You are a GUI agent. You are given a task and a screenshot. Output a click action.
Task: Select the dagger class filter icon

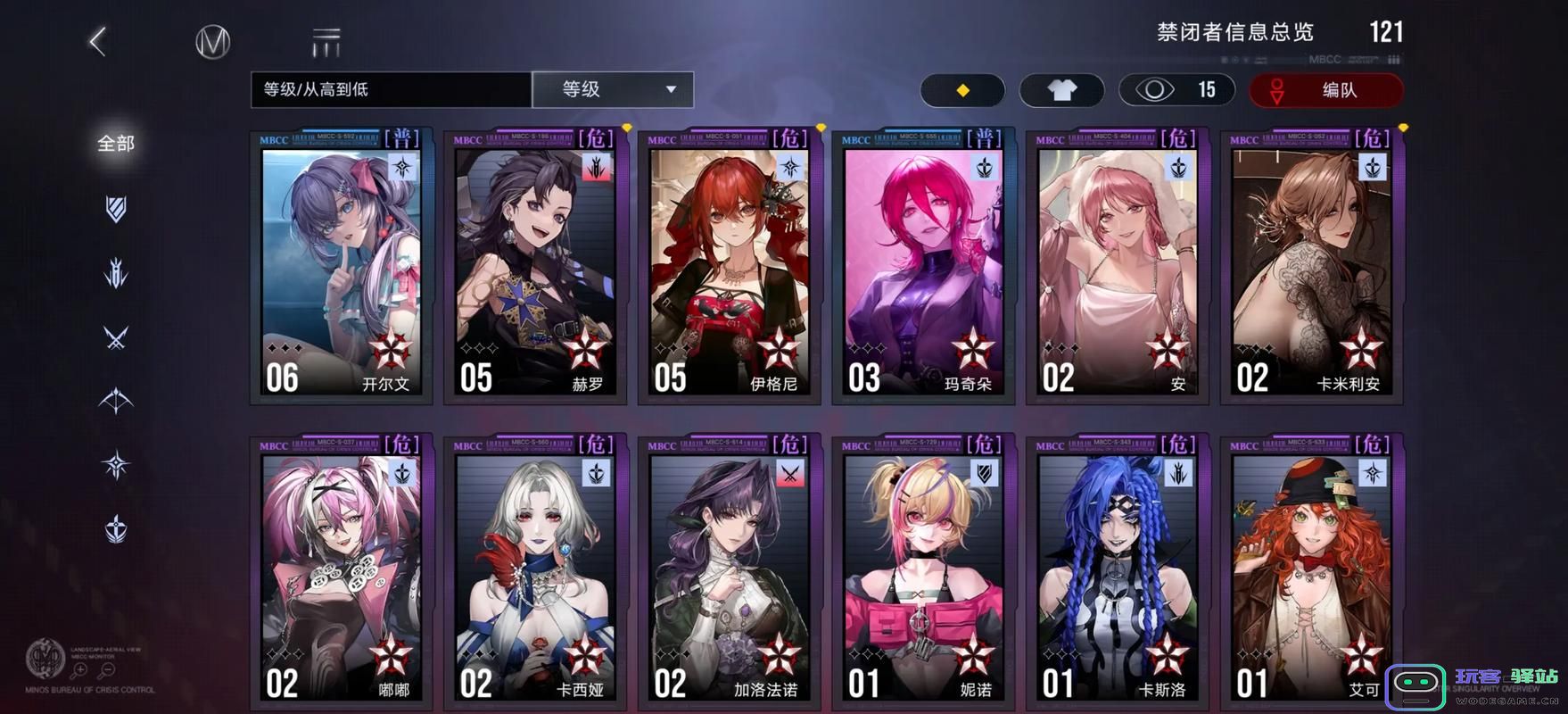[114, 272]
